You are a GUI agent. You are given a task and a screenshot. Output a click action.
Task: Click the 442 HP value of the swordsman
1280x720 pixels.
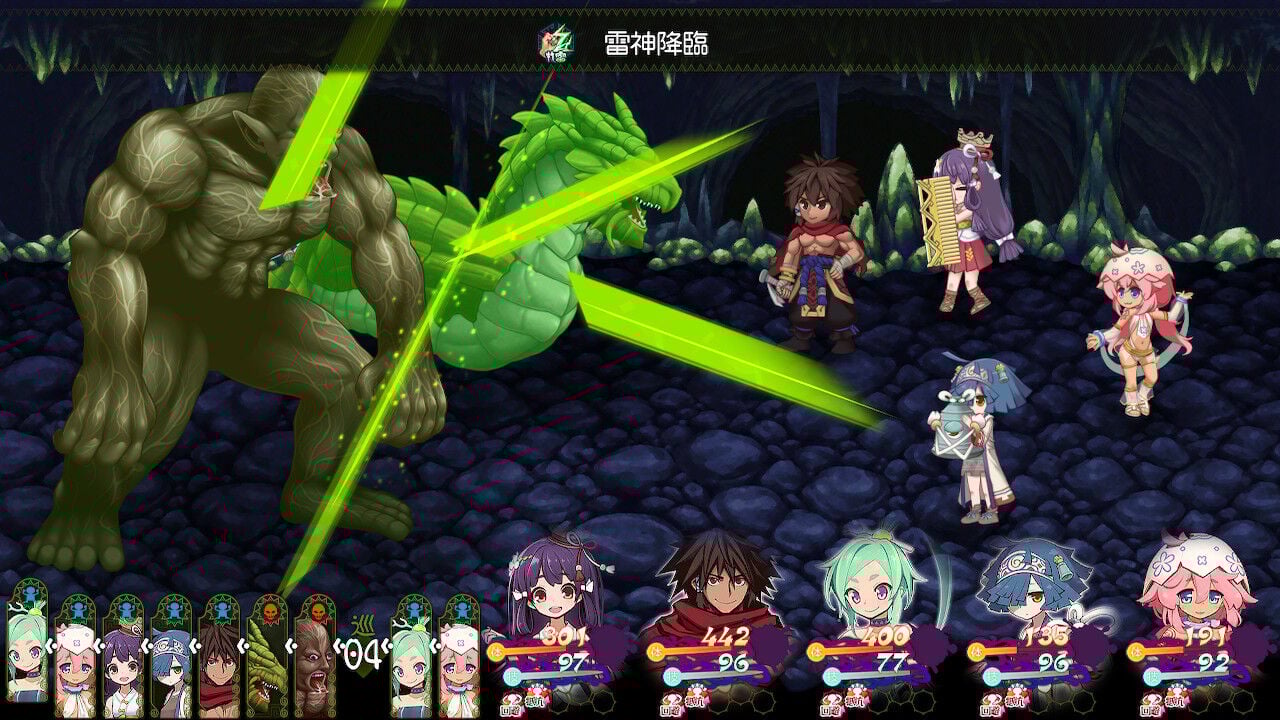click(x=725, y=636)
